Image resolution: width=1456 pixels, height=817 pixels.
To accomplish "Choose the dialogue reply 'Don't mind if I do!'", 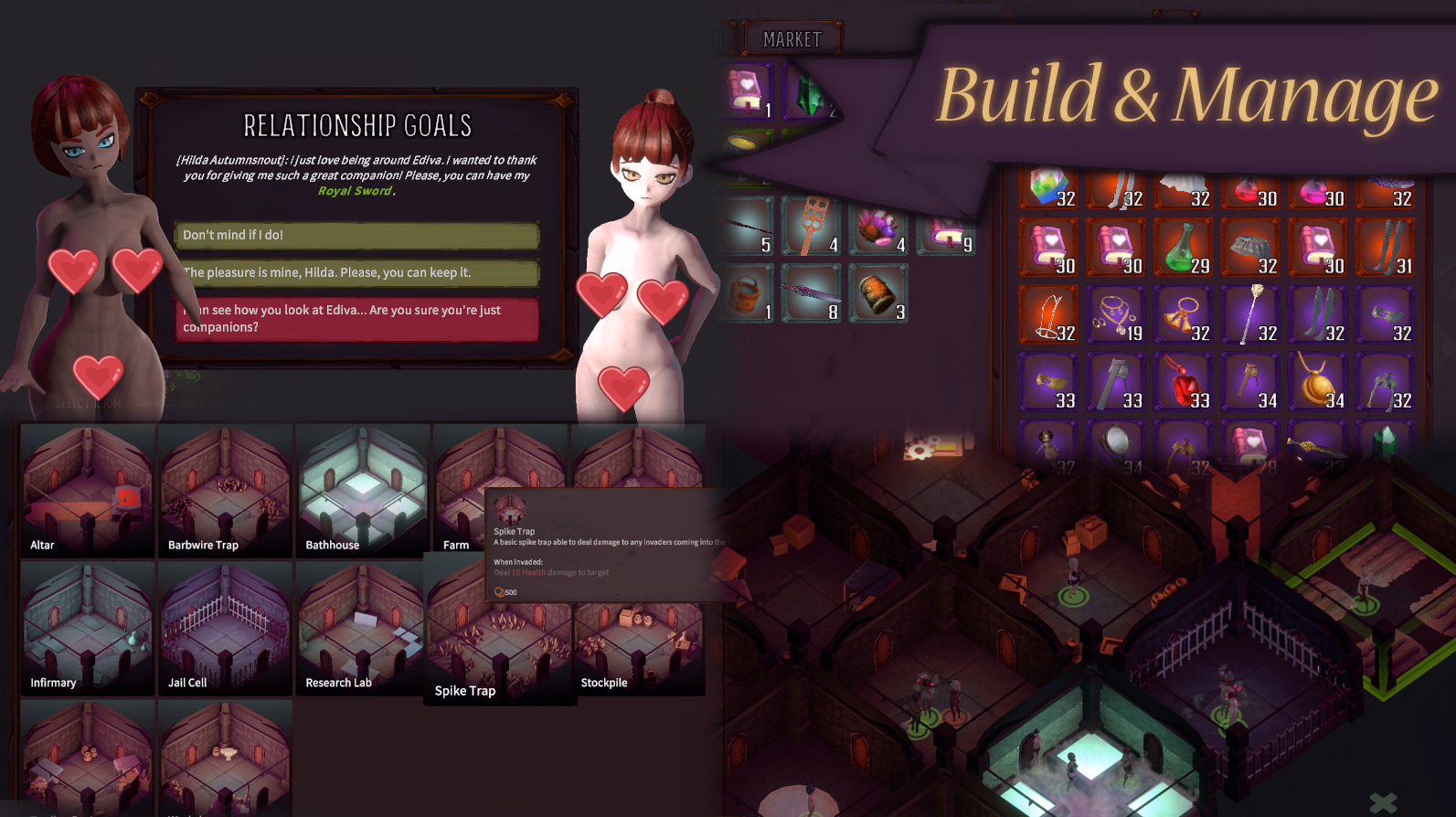I will tap(356, 235).
